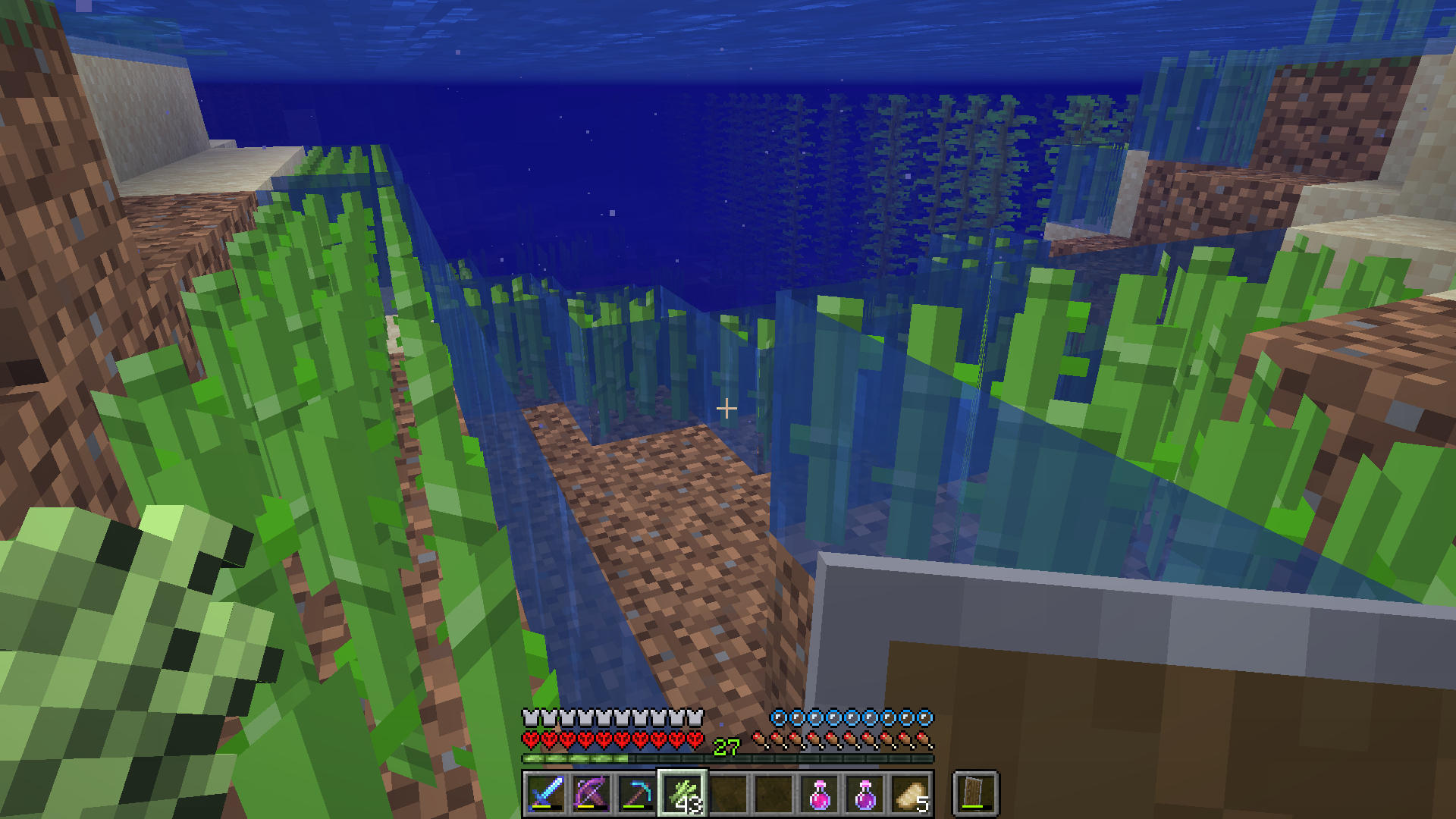Select the bread stack of 5
Image resolution: width=1456 pixels, height=819 pixels.
911,794
